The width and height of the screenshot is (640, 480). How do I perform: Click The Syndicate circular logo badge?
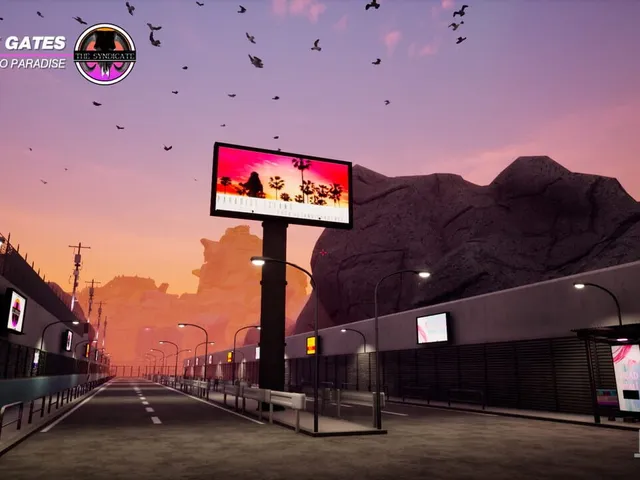pos(105,54)
